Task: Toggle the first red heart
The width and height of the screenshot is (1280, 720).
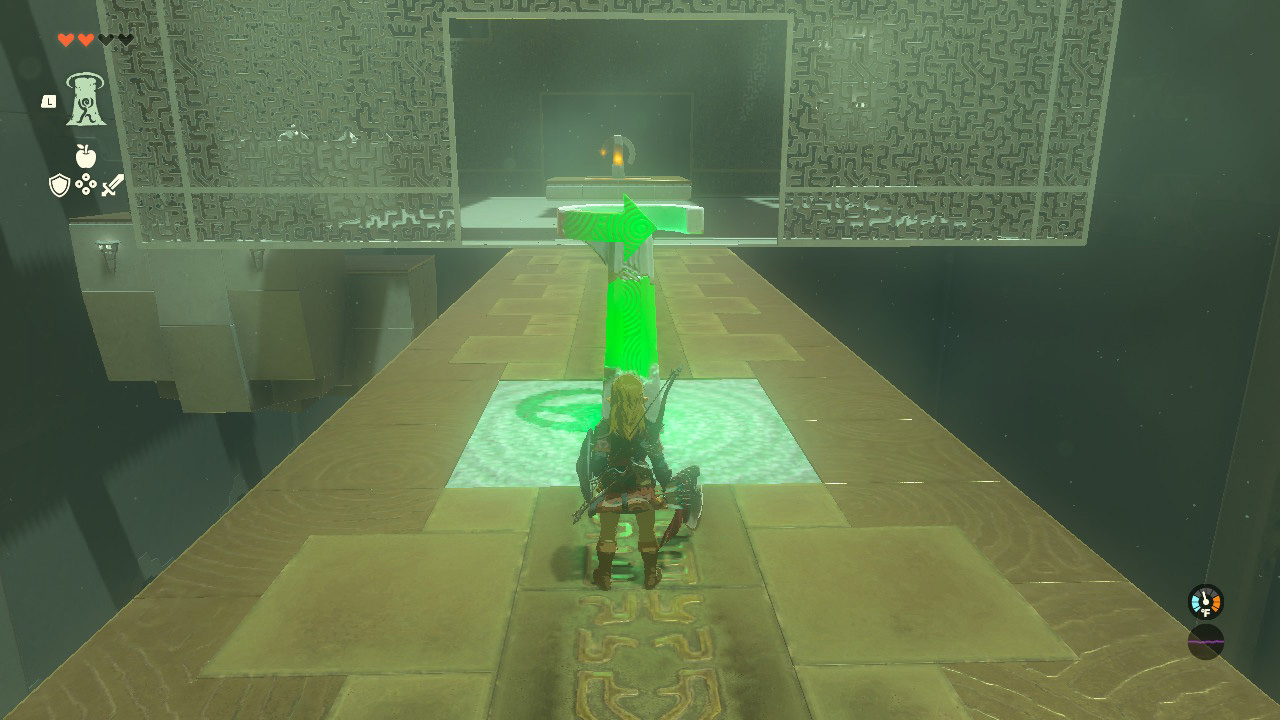Action: [x=66, y=40]
